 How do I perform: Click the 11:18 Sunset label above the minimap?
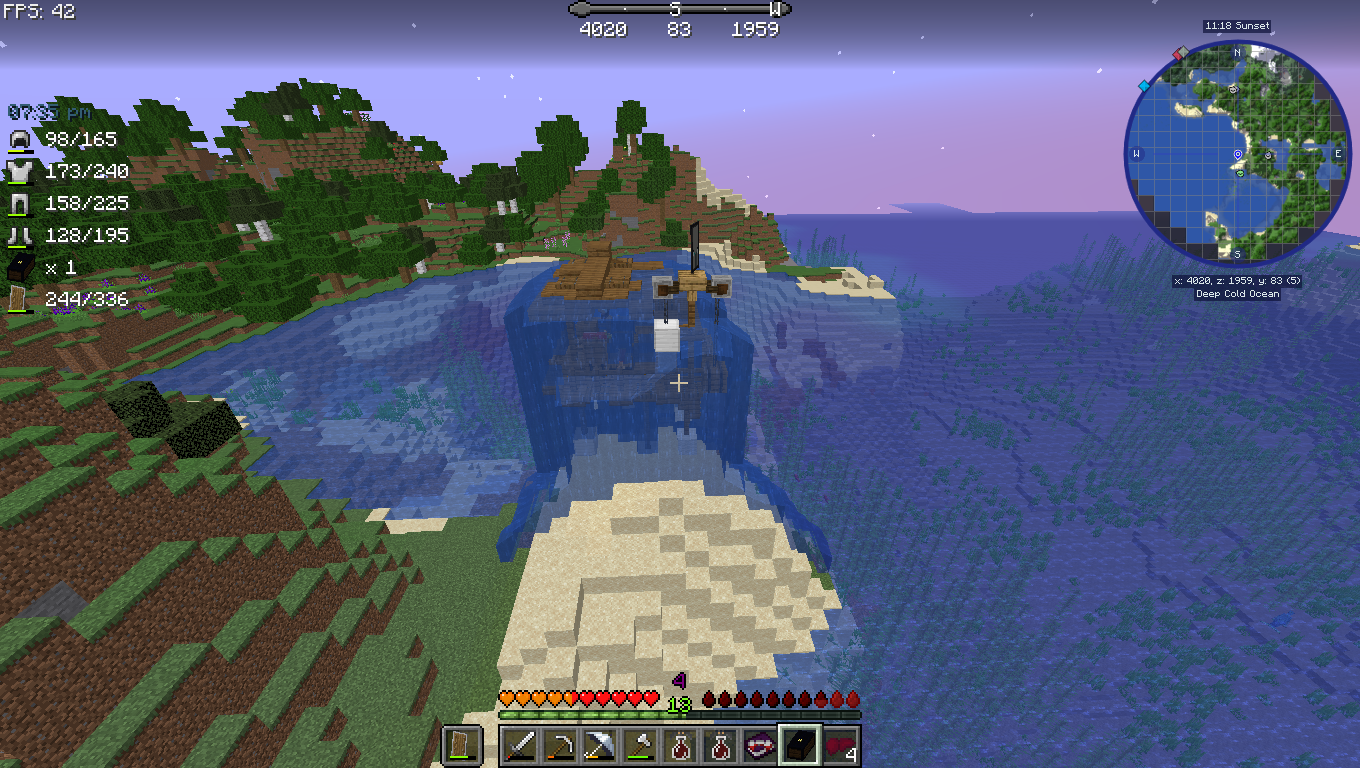coord(1237,26)
